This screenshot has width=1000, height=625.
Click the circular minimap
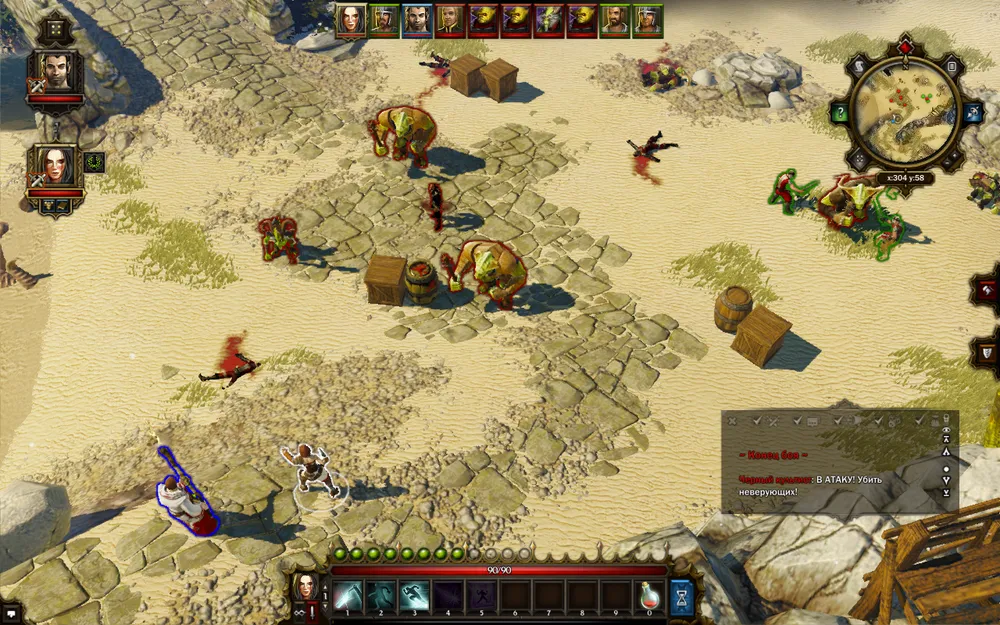click(x=904, y=113)
